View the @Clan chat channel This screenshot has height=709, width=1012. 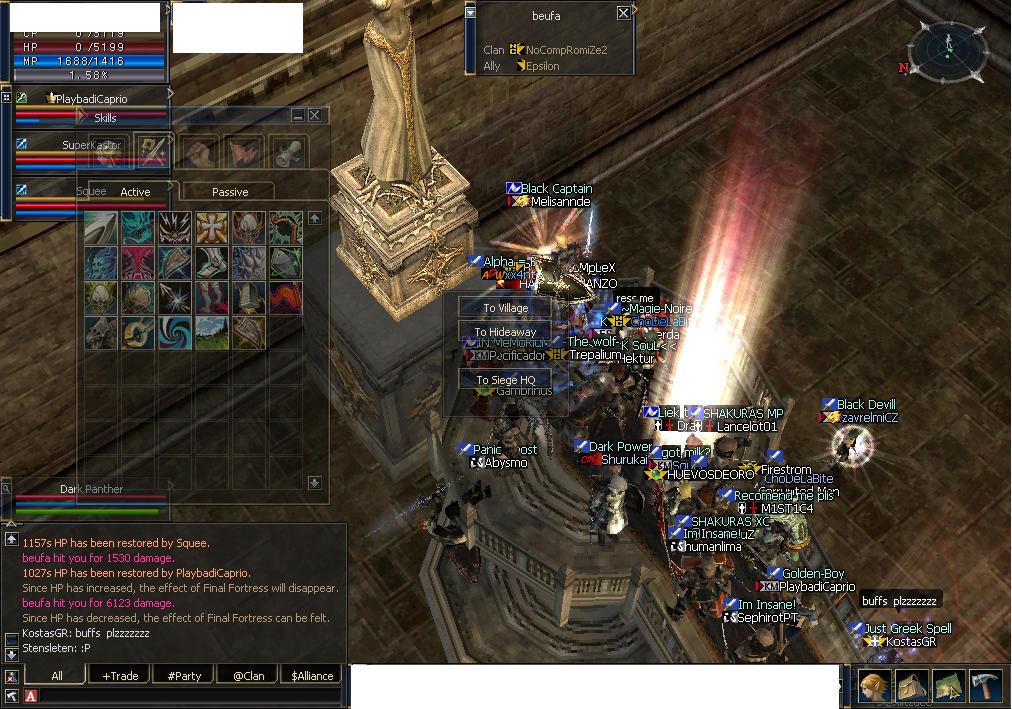[249, 676]
